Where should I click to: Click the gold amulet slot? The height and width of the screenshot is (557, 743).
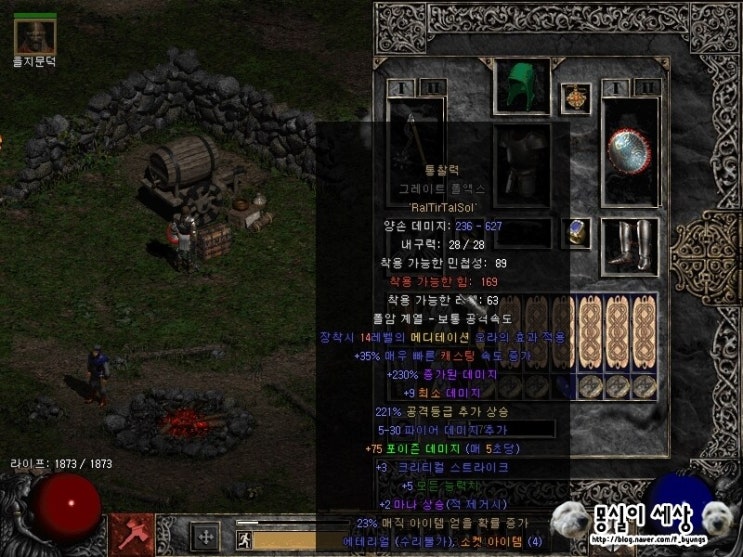pyautogui.click(x=575, y=97)
